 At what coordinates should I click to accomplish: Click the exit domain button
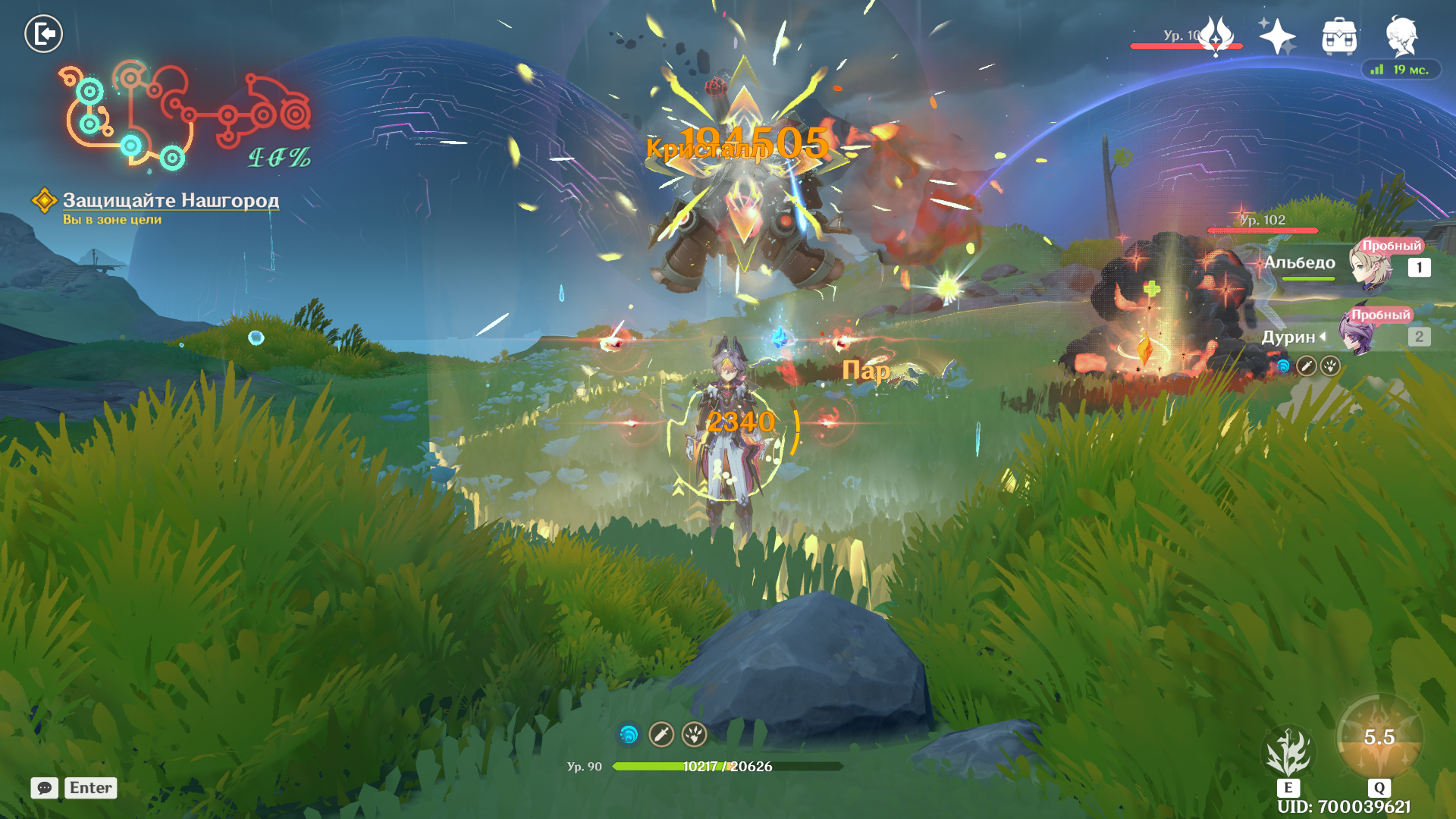coord(43,34)
